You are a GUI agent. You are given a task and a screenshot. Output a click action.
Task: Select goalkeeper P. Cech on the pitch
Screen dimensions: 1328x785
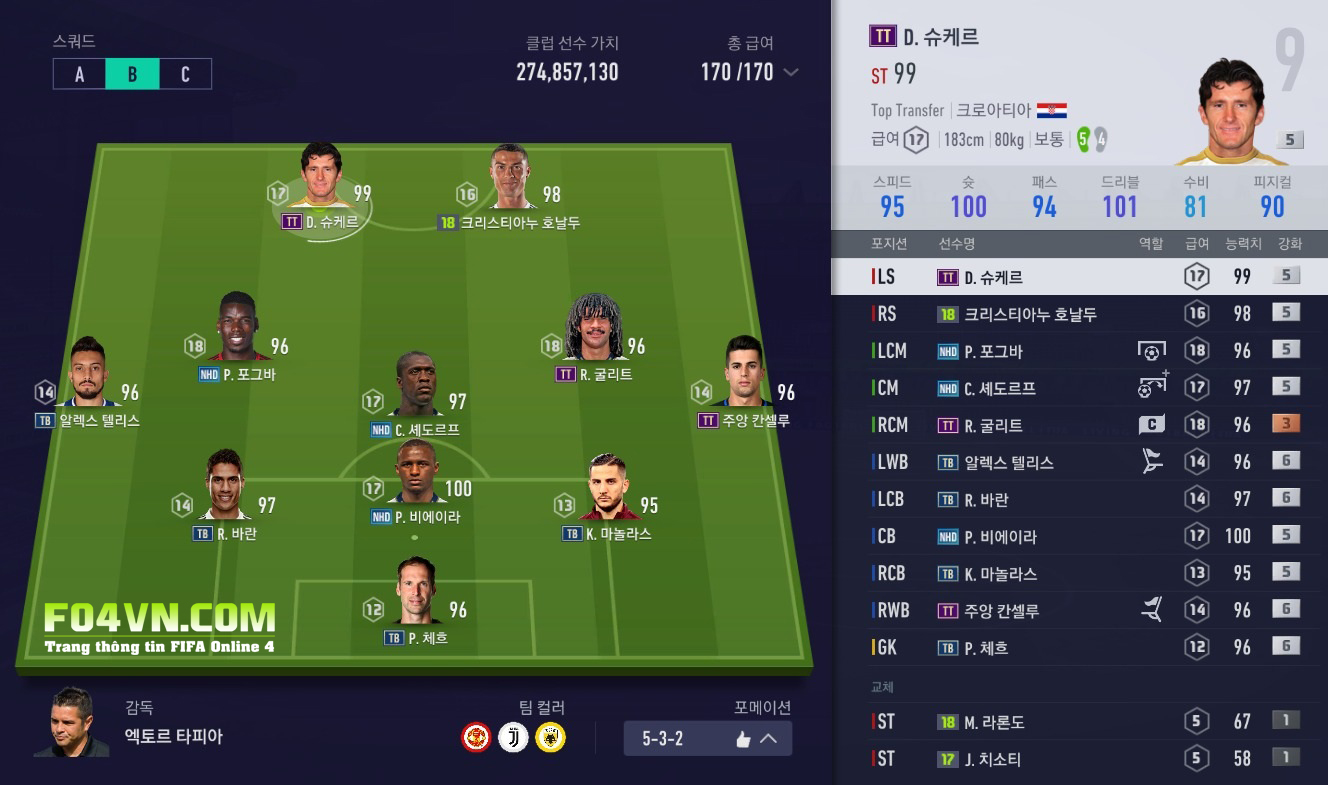click(x=416, y=594)
